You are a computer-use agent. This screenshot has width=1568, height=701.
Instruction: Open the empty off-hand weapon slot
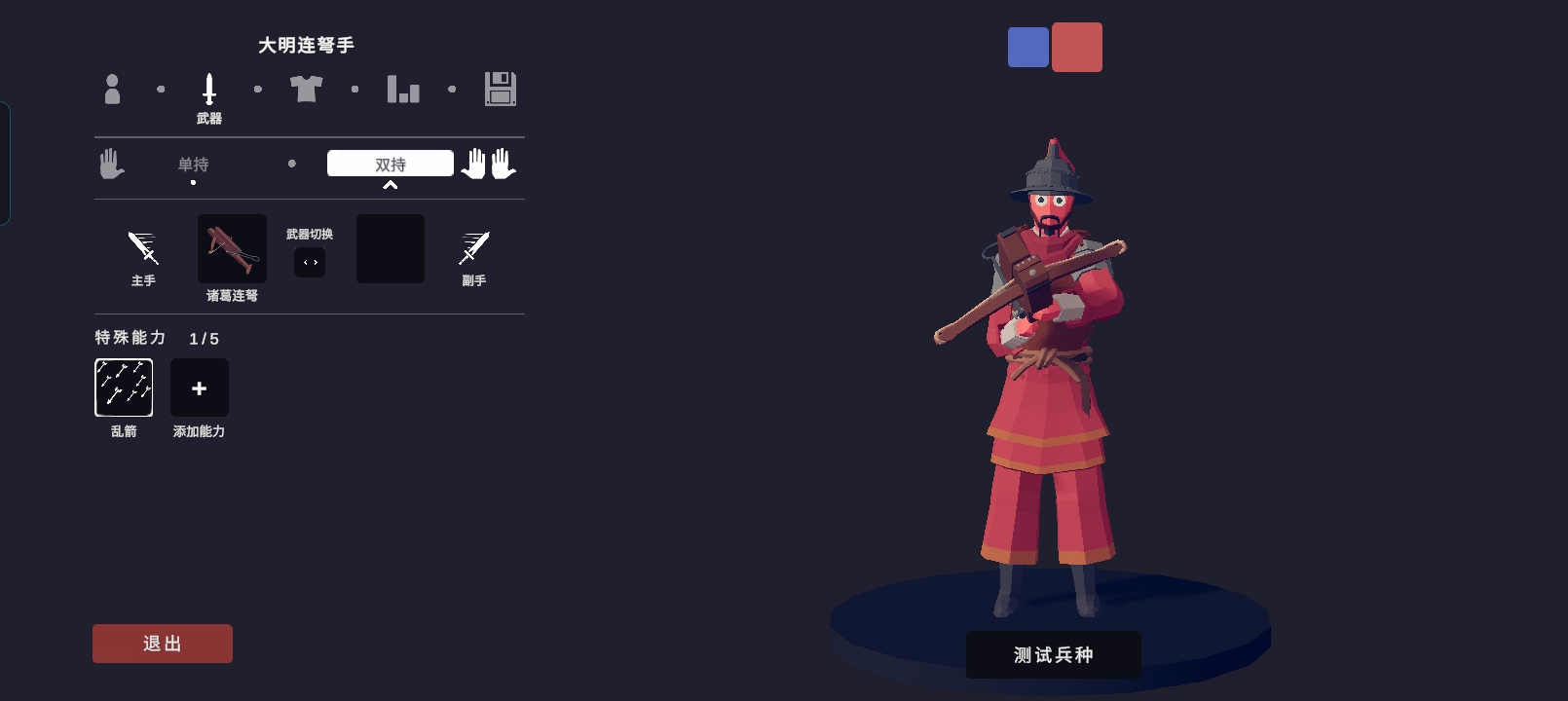(x=390, y=249)
